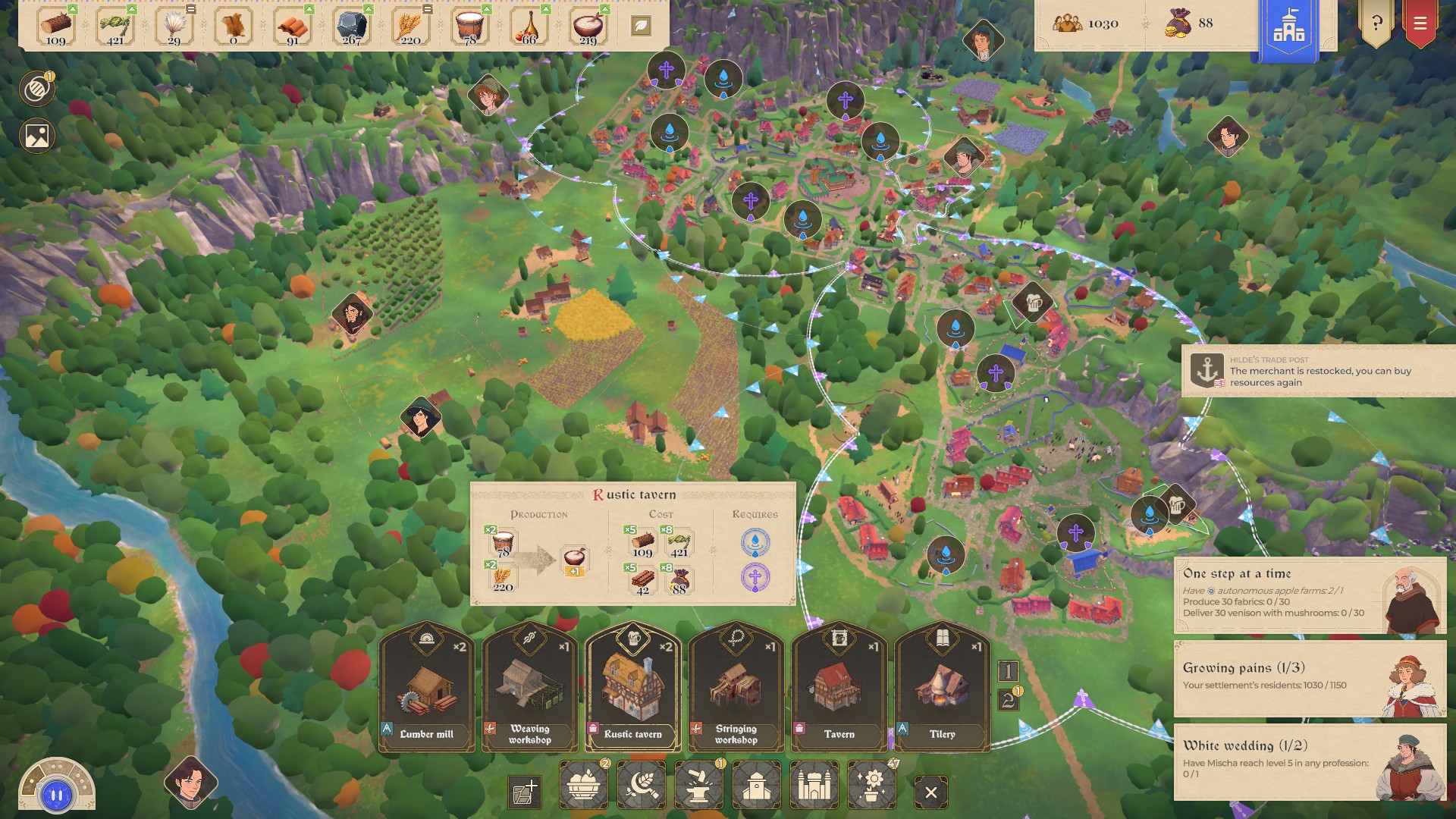Click the leaf button on resource bar
Viewport: 1456px width, 819px height.
(641, 26)
